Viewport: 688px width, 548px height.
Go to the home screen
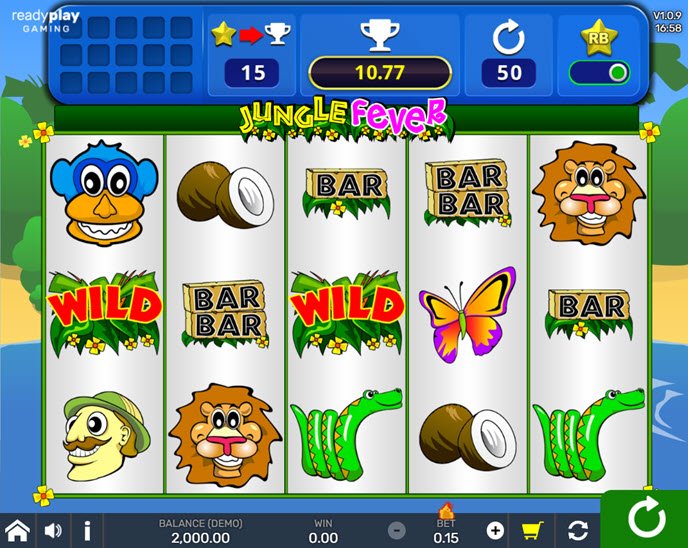coord(17,530)
